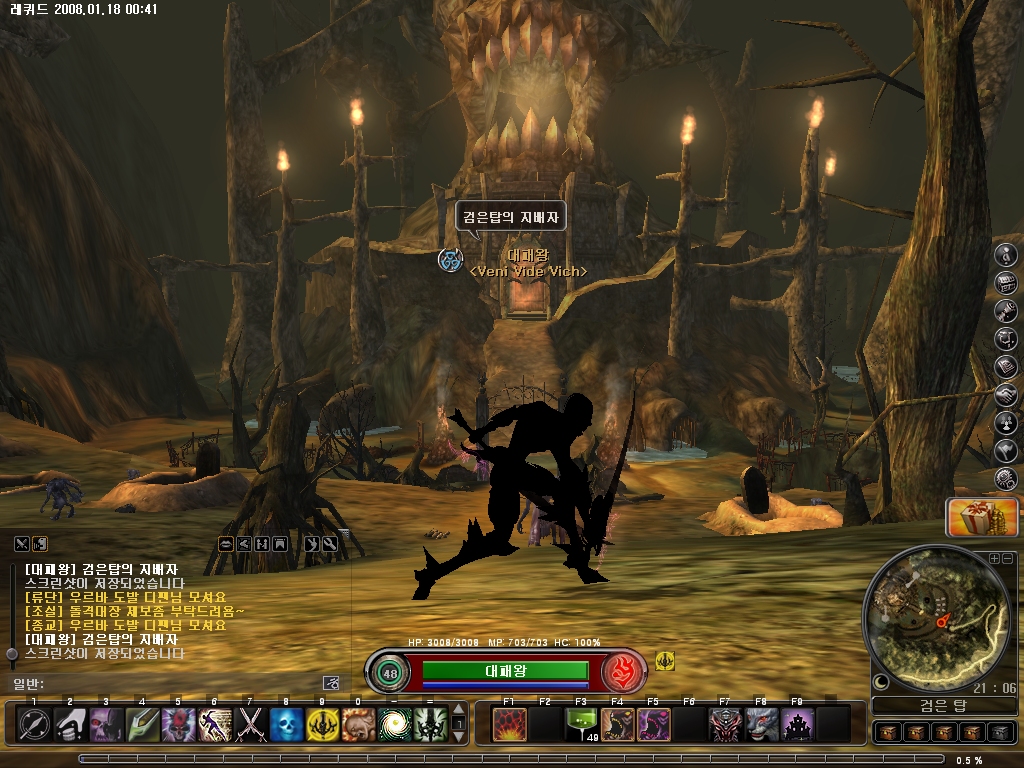
Task: Use the red lava skill in F1
Action: (509, 724)
